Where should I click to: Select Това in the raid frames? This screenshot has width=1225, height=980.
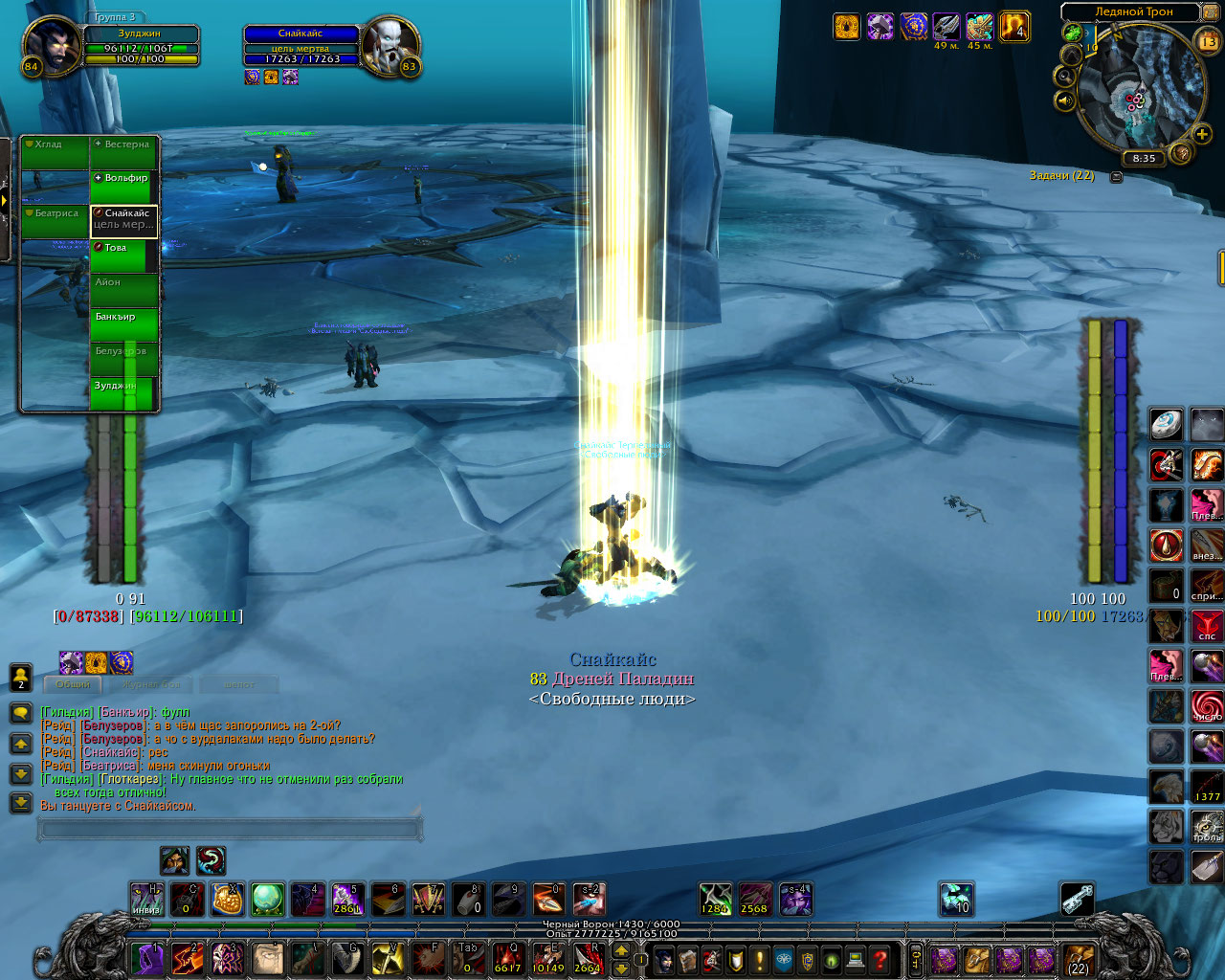[x=124, y=256]
